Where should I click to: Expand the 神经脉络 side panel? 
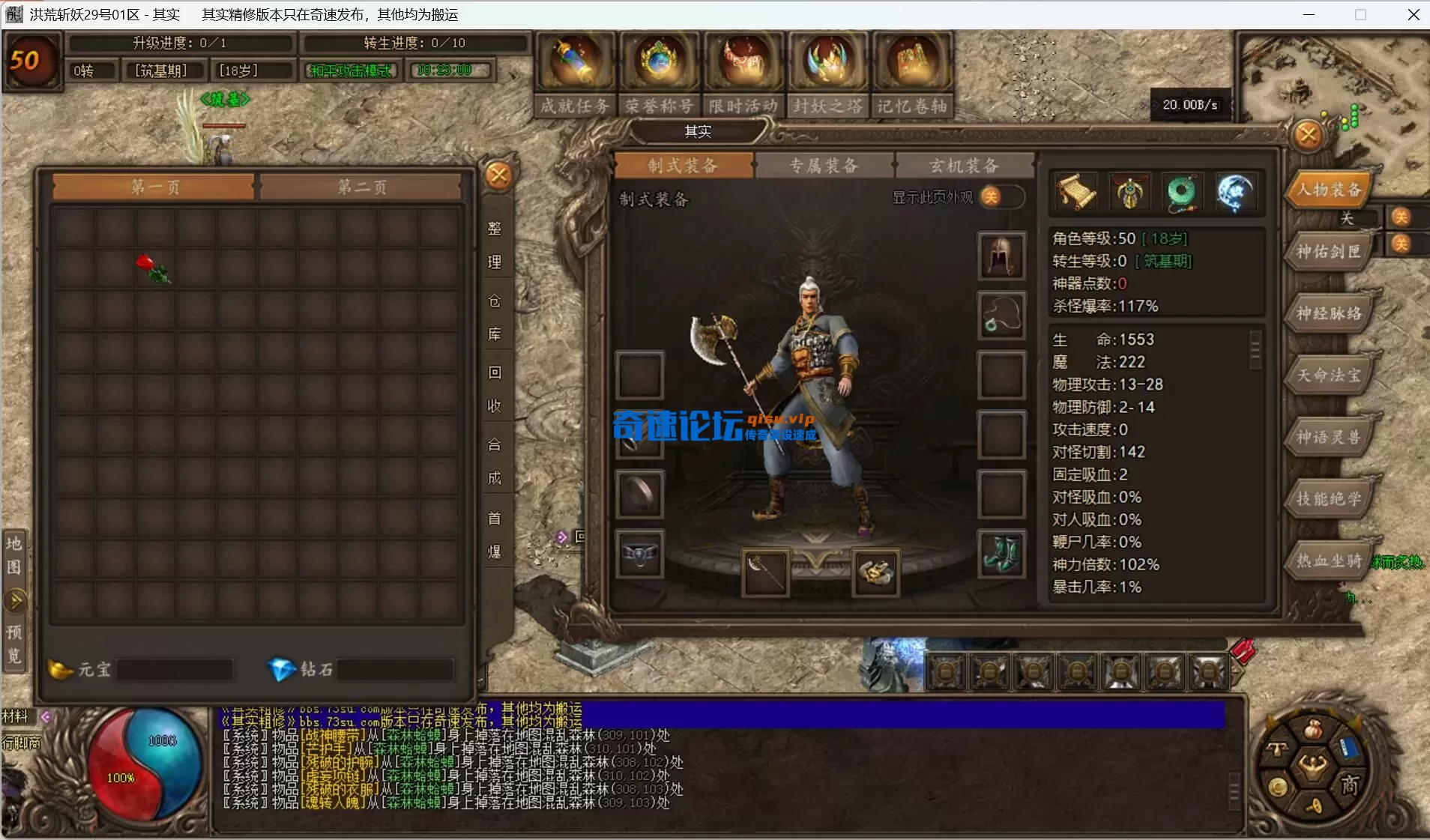(1327, 314)
